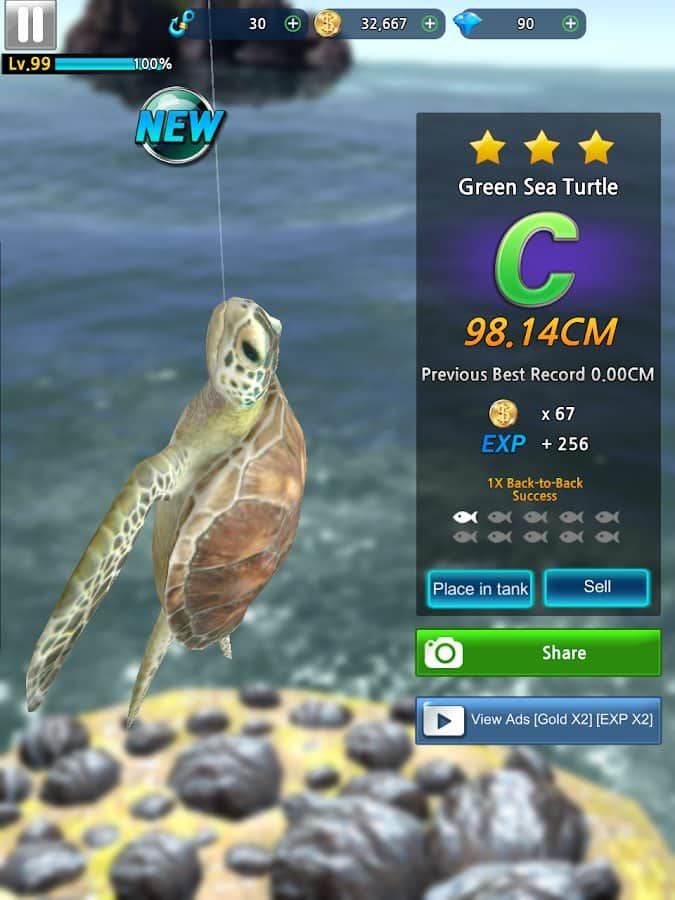This screenshot has height=900, width=675.
Task: Pause the game
Action: [x=30, y=24]
